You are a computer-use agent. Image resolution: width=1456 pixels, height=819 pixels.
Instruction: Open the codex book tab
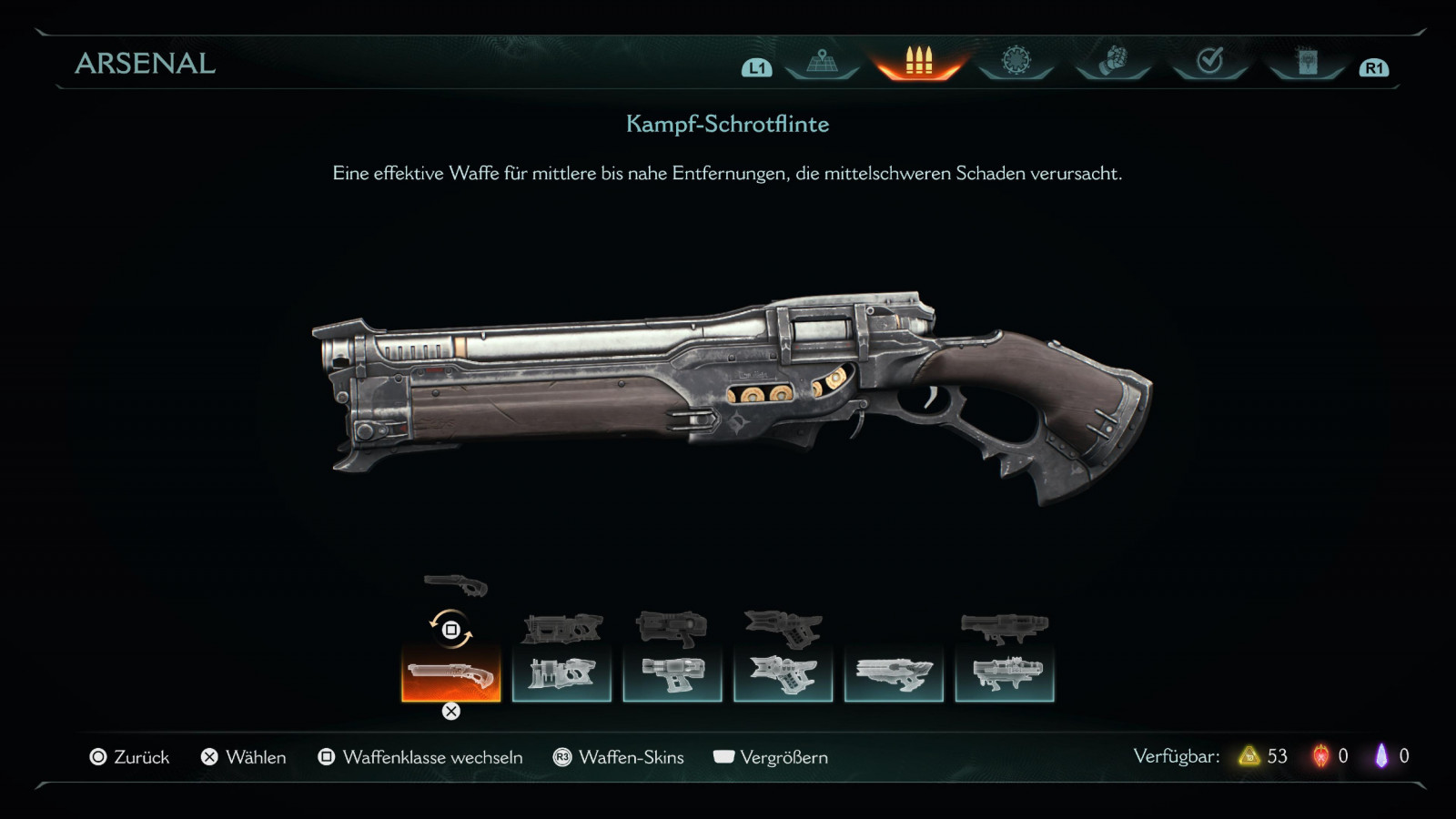point(1307,62)
